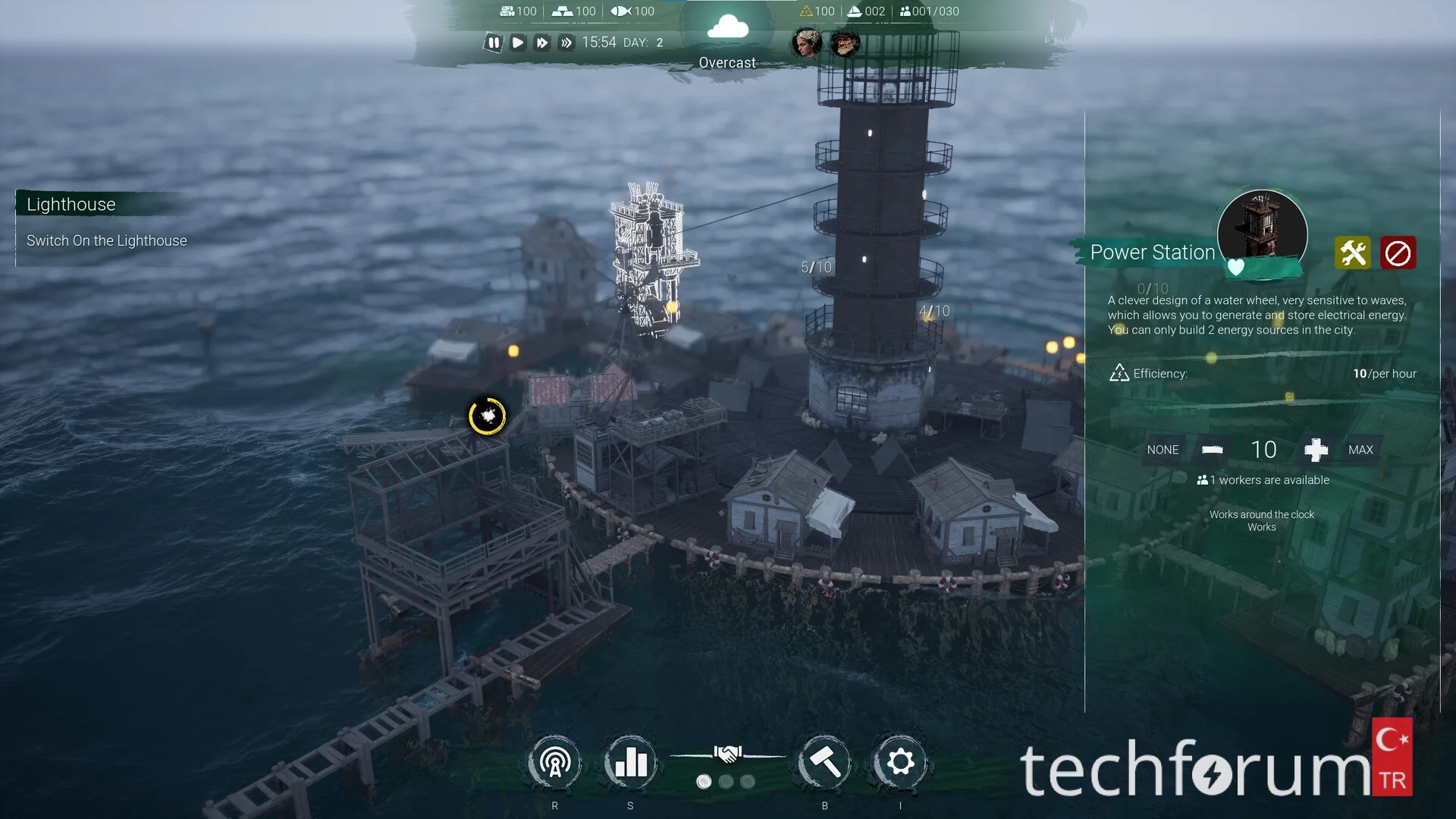Decrease worker count with minus button
The image size is (1456, 819).
[x=1213, y=450]
